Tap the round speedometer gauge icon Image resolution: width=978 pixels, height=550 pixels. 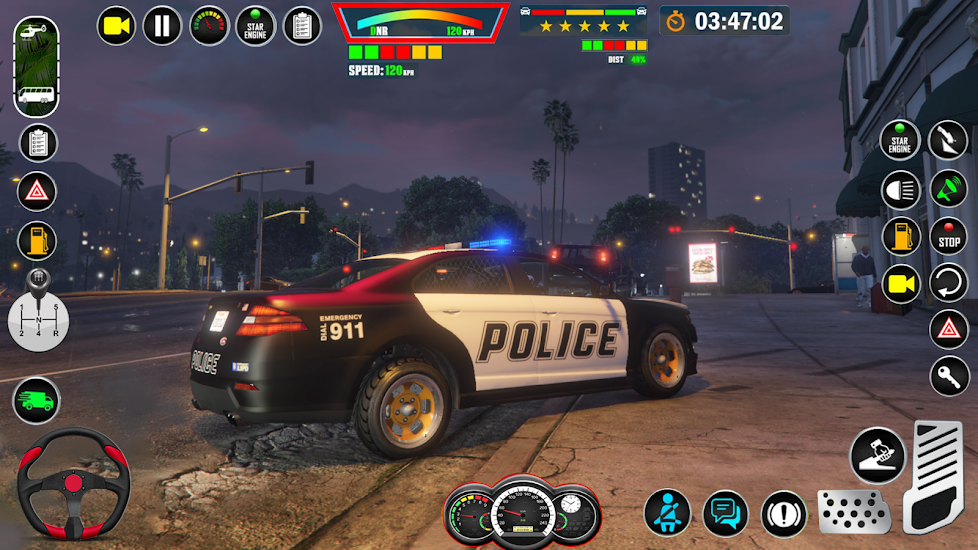209,25
